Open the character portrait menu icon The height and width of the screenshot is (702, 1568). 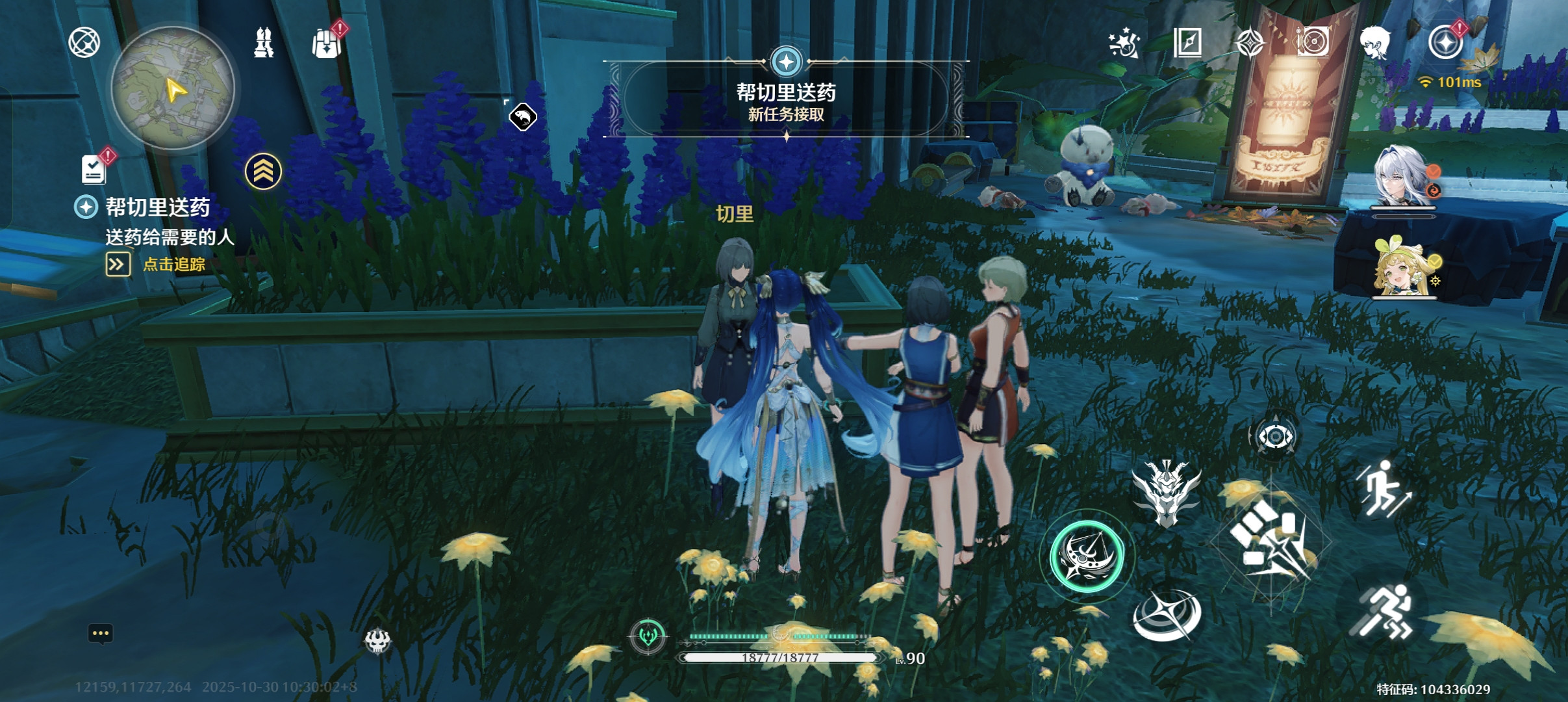[1375, 43]
